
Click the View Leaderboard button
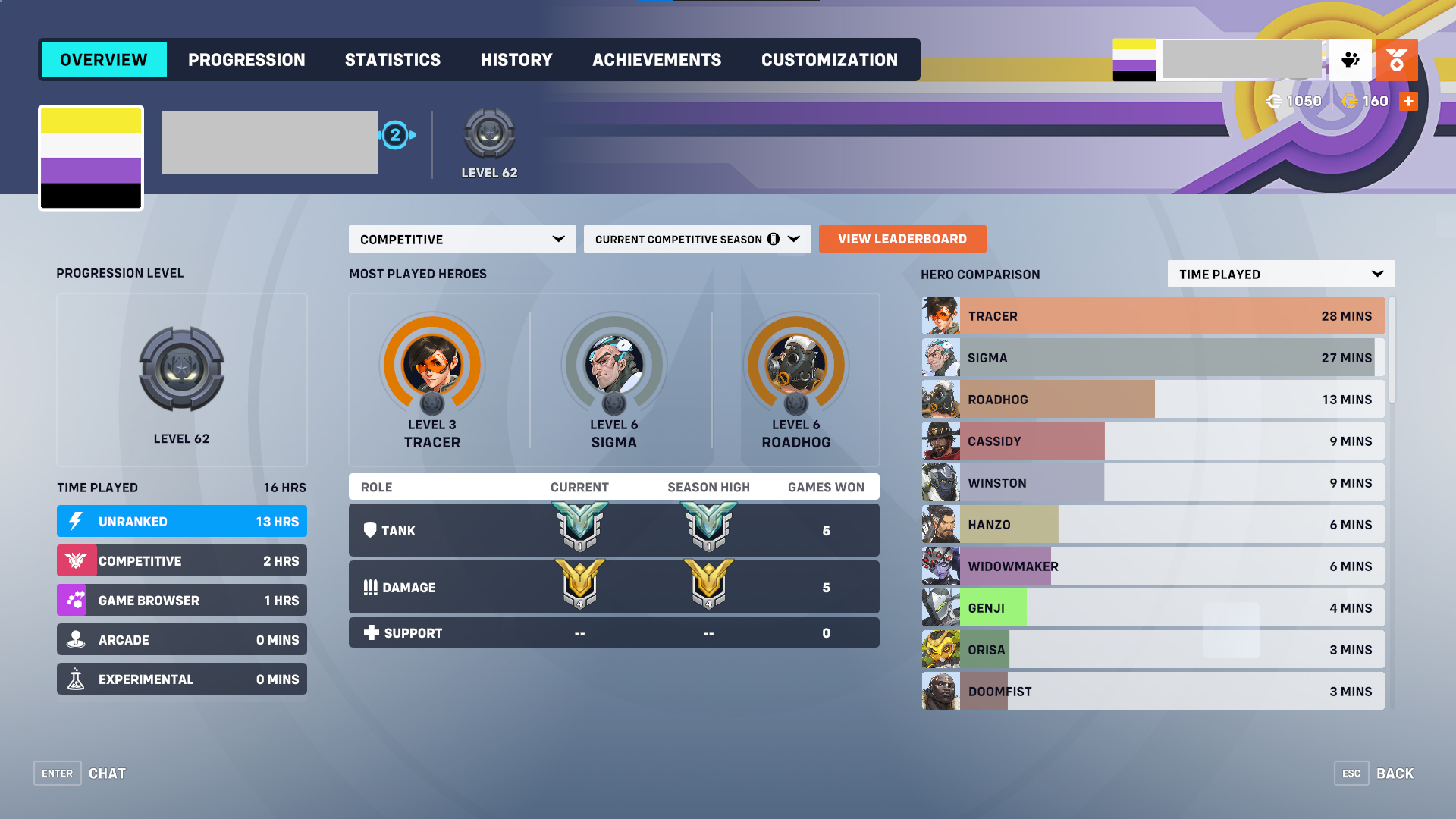[902, 239]
